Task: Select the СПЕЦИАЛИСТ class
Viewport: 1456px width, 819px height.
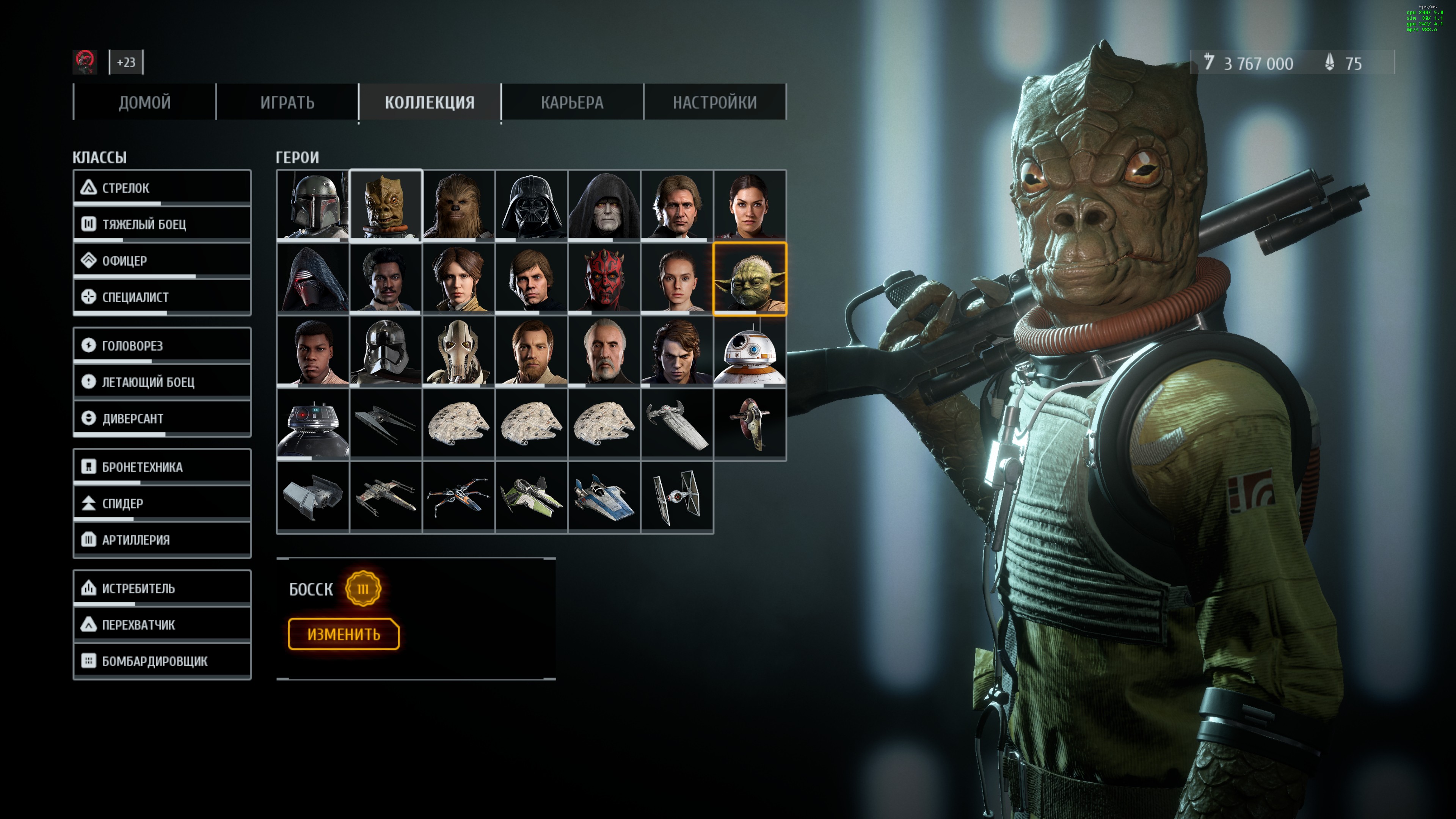Action: pyautogui.click(x=162, y=297)
